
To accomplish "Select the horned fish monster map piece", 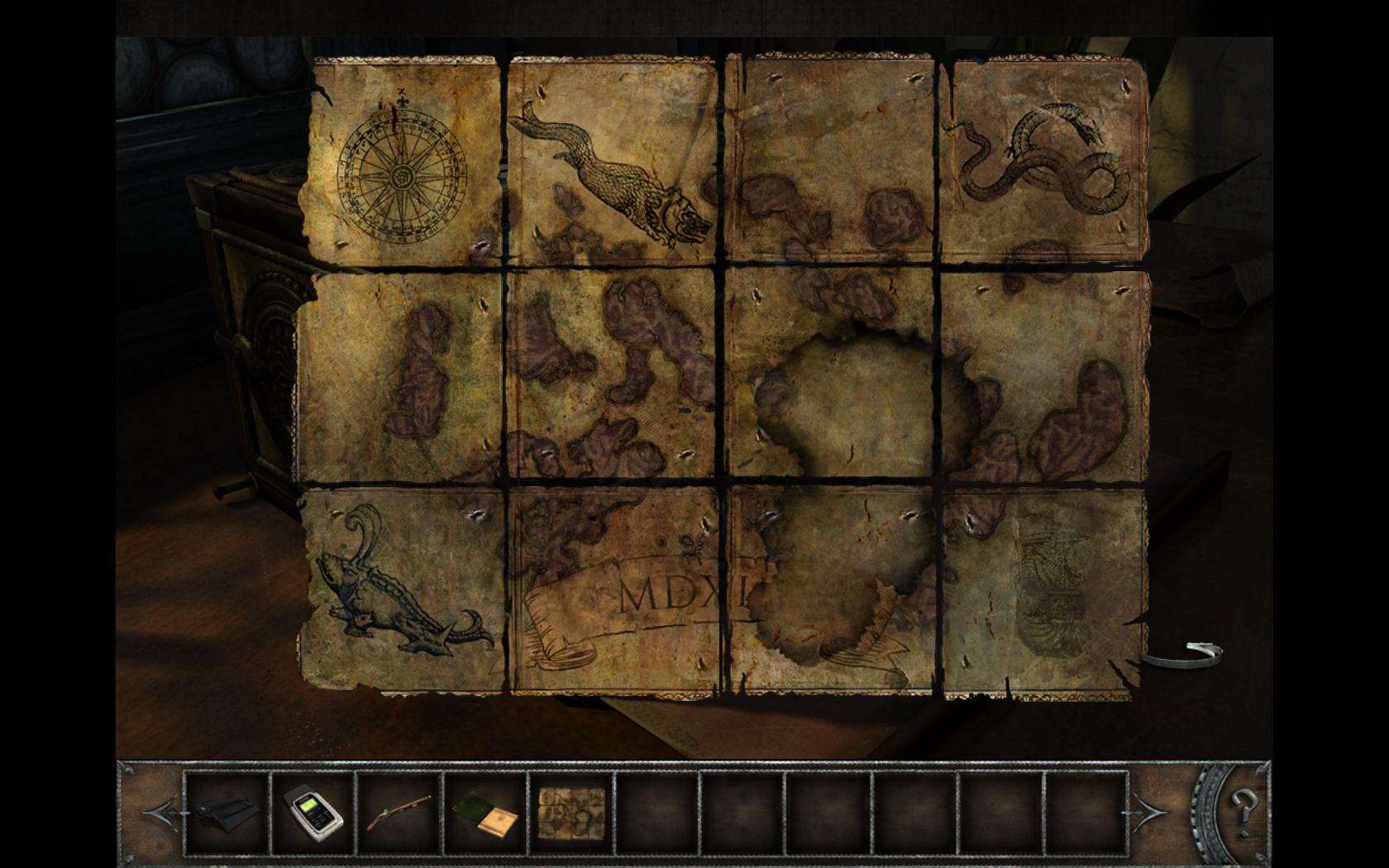I will point(403,591).
